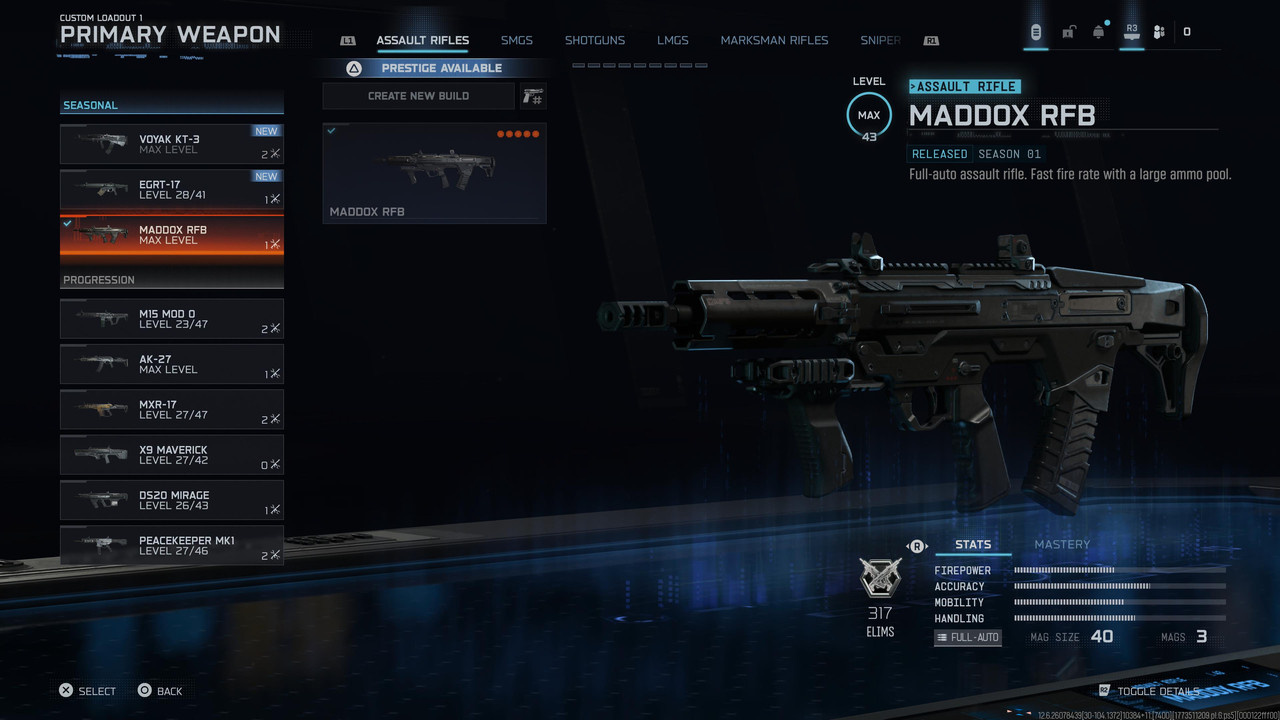Image resolution: width=1280 pixels, height=720 pixels.
Task: Pick the X9 Maverick rifle
Action: (x=171, y=455)
